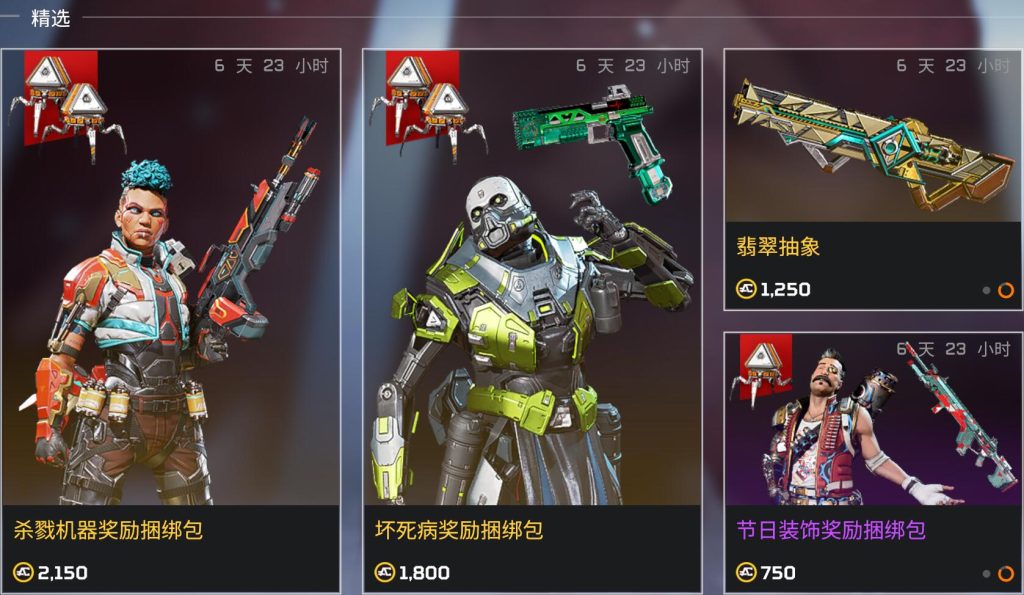Image resolution: width=1024 pixels, height=595 pixels.
Task: Select the 坏死病奖励捆绑包 bundle card
Action: (532, 320)
